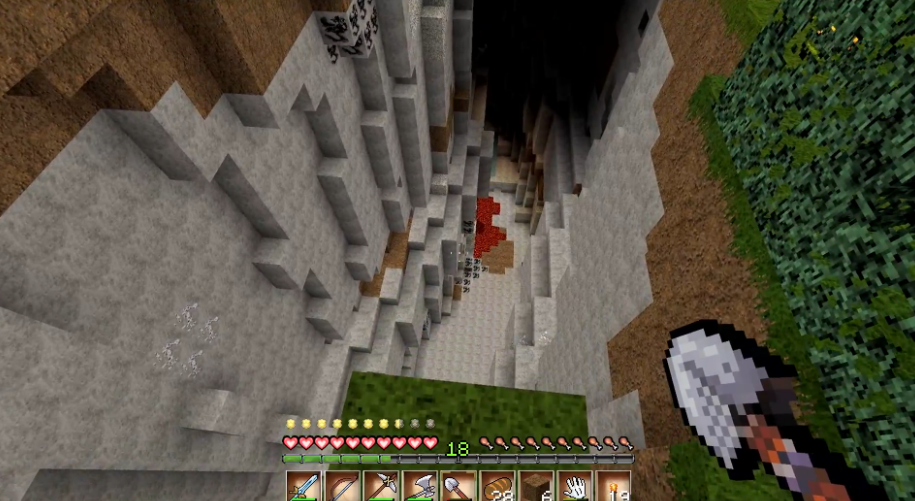Choose the white glove hotbar slot

(x=574, y=487)
